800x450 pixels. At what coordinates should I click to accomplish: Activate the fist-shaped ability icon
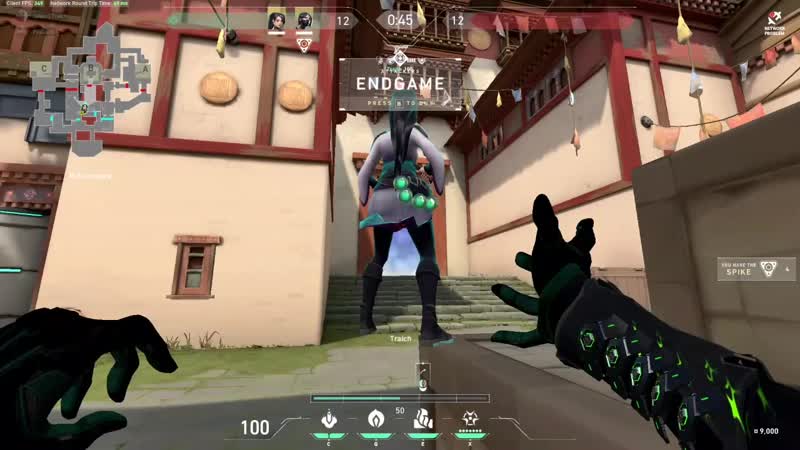click(x=421, y=419)
